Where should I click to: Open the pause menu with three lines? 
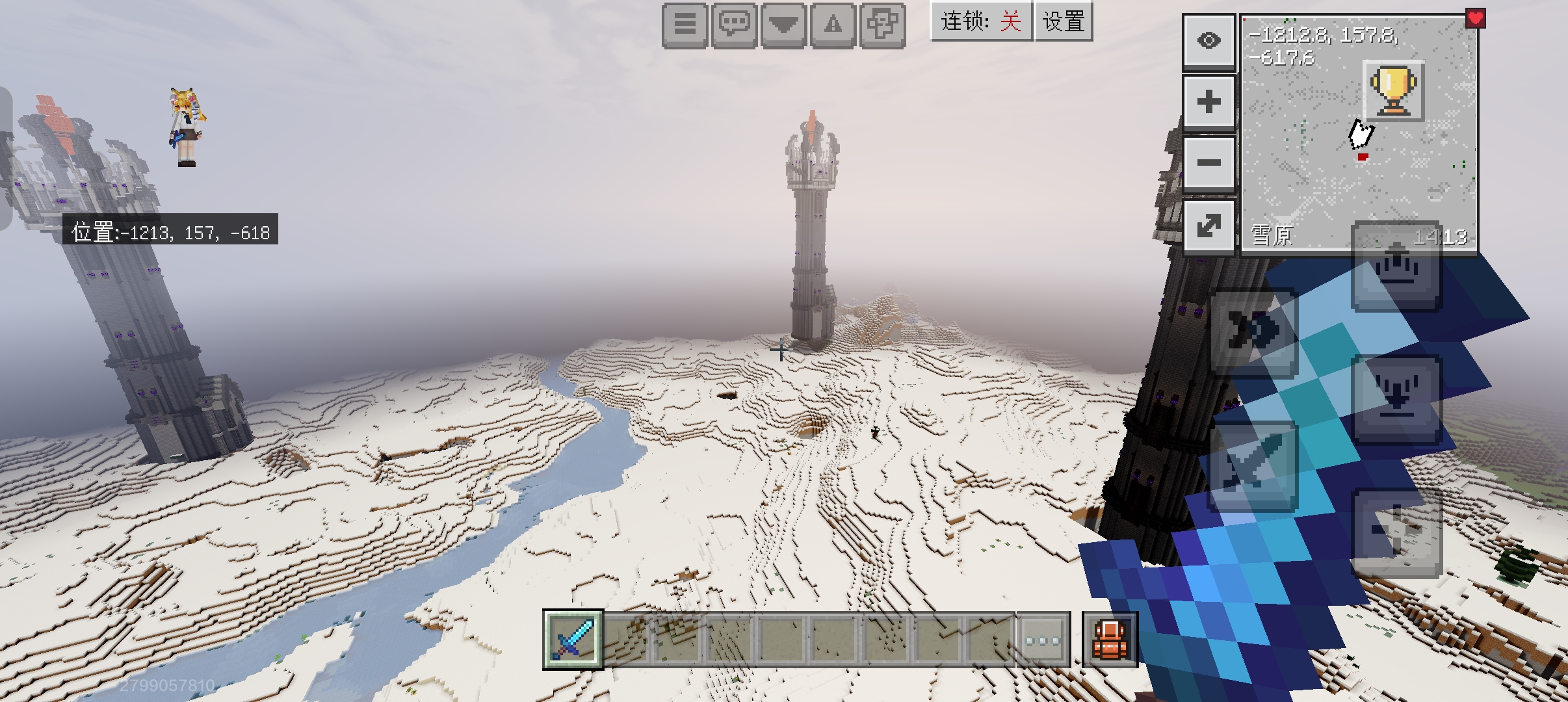685,25
